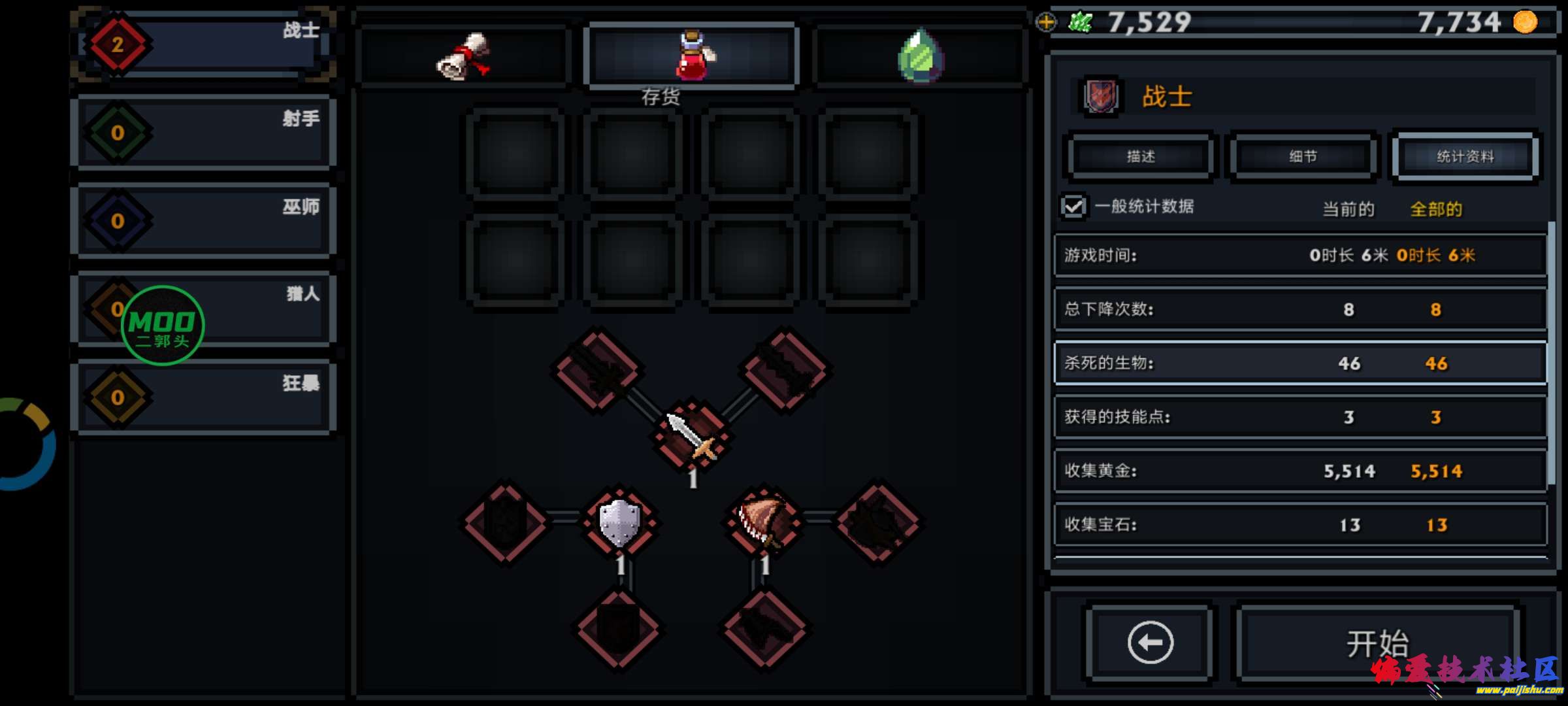Click the 开始 start button
The width and height of the screenshot is (1568, 706).
coord(1377,643)
